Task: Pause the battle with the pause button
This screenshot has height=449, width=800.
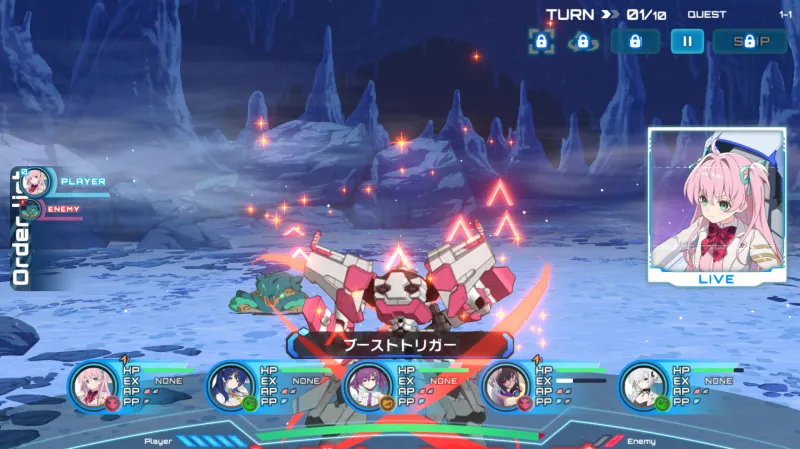Action: click(x=687, y=41)
